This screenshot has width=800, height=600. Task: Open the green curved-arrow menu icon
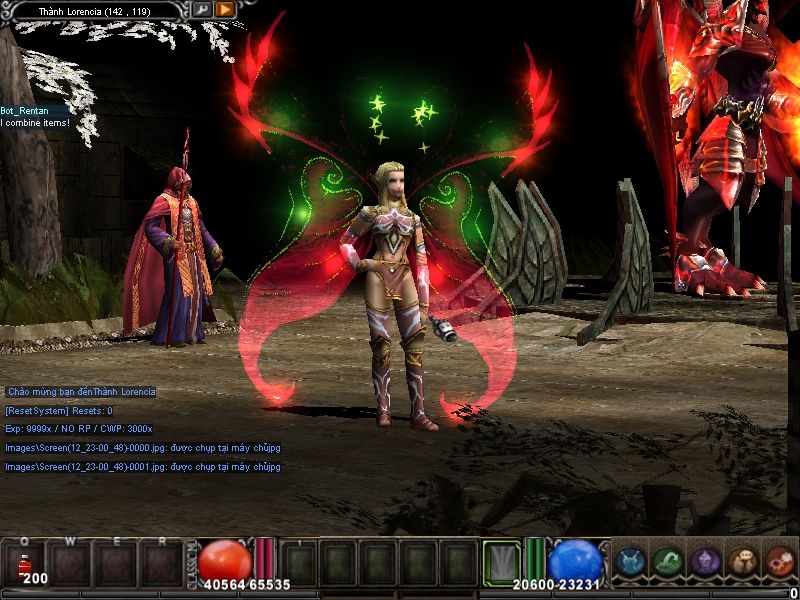click(668, 563)
